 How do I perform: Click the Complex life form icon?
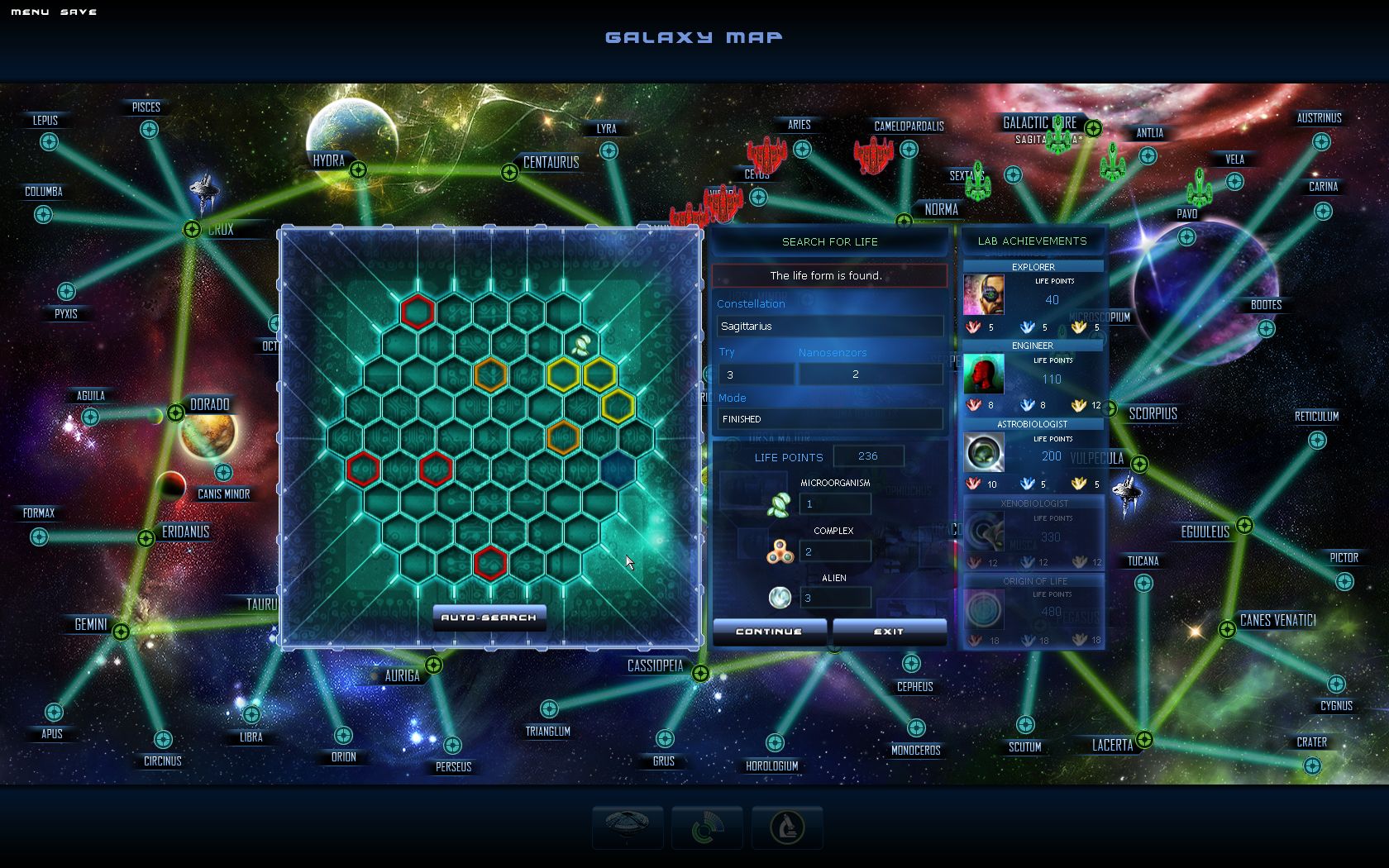[x=780, y=550]
